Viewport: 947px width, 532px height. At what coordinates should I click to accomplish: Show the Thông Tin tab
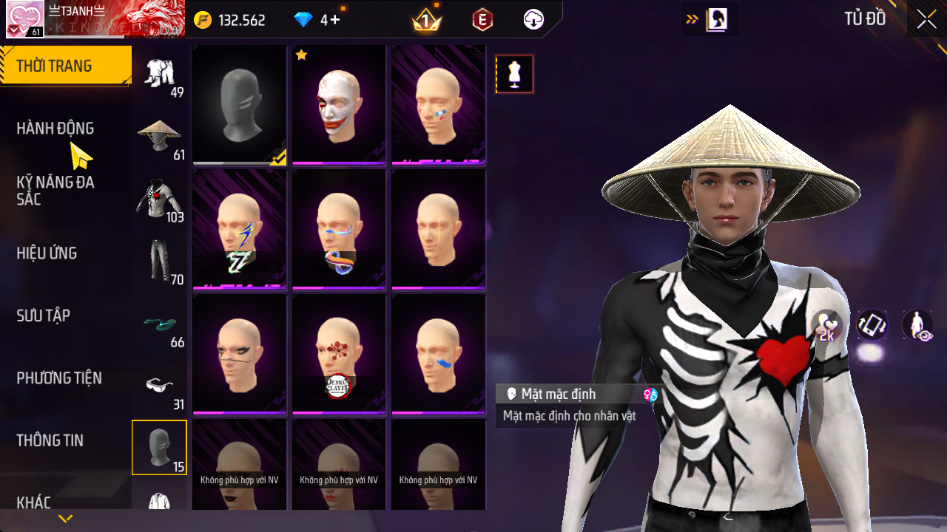[50, 440]
